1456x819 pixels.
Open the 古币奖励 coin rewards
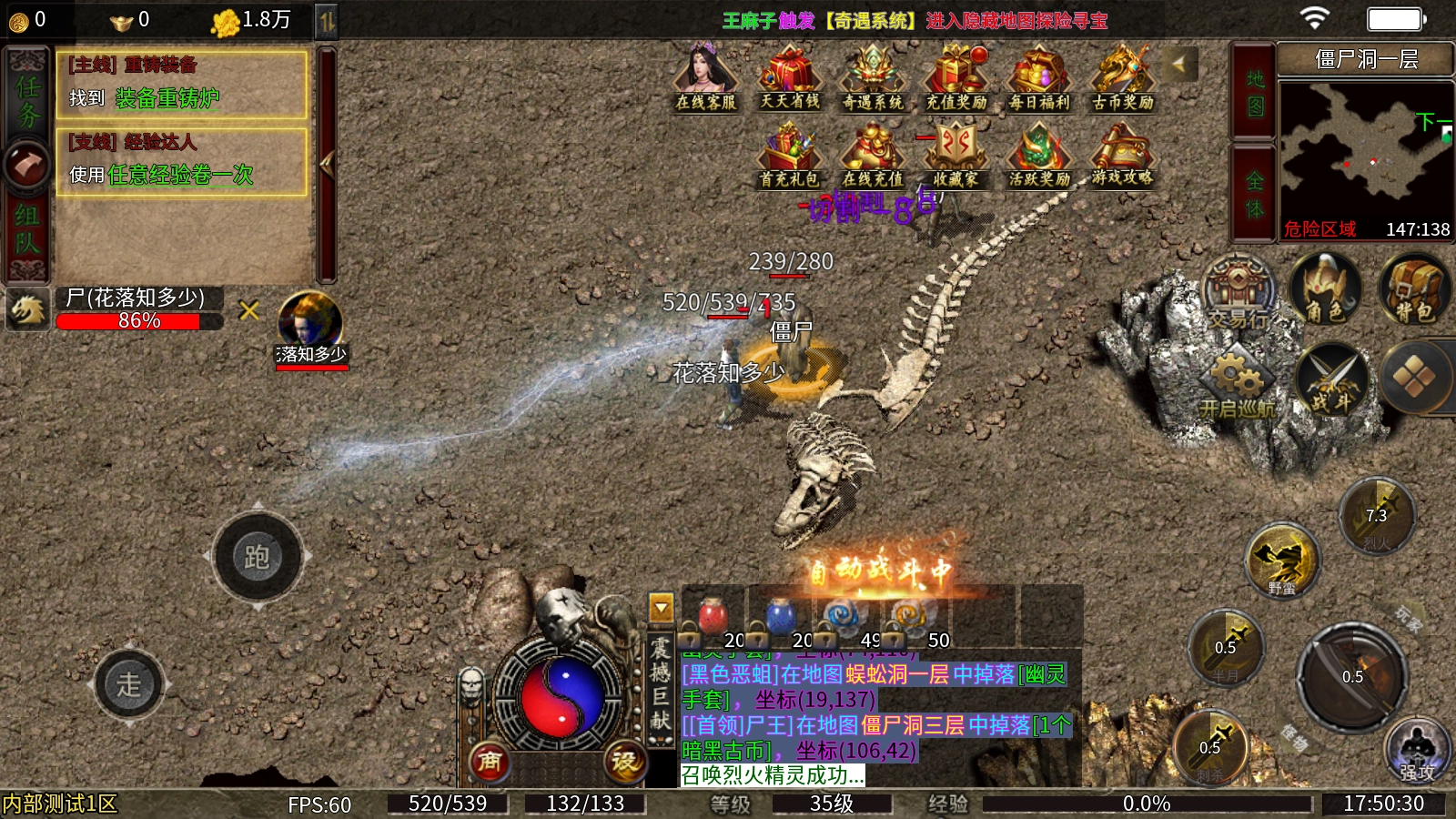[1123, 77]
